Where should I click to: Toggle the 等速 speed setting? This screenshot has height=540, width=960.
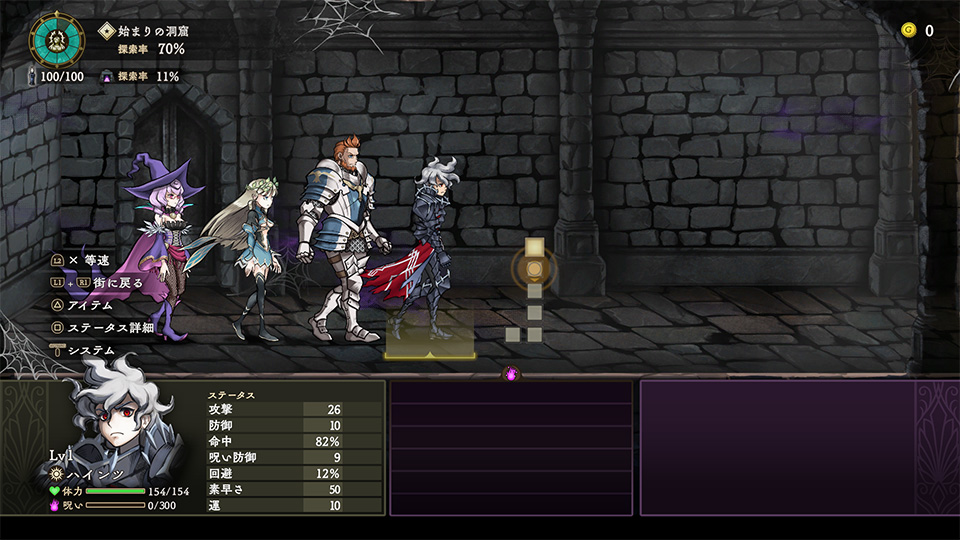tap(96, 260)
